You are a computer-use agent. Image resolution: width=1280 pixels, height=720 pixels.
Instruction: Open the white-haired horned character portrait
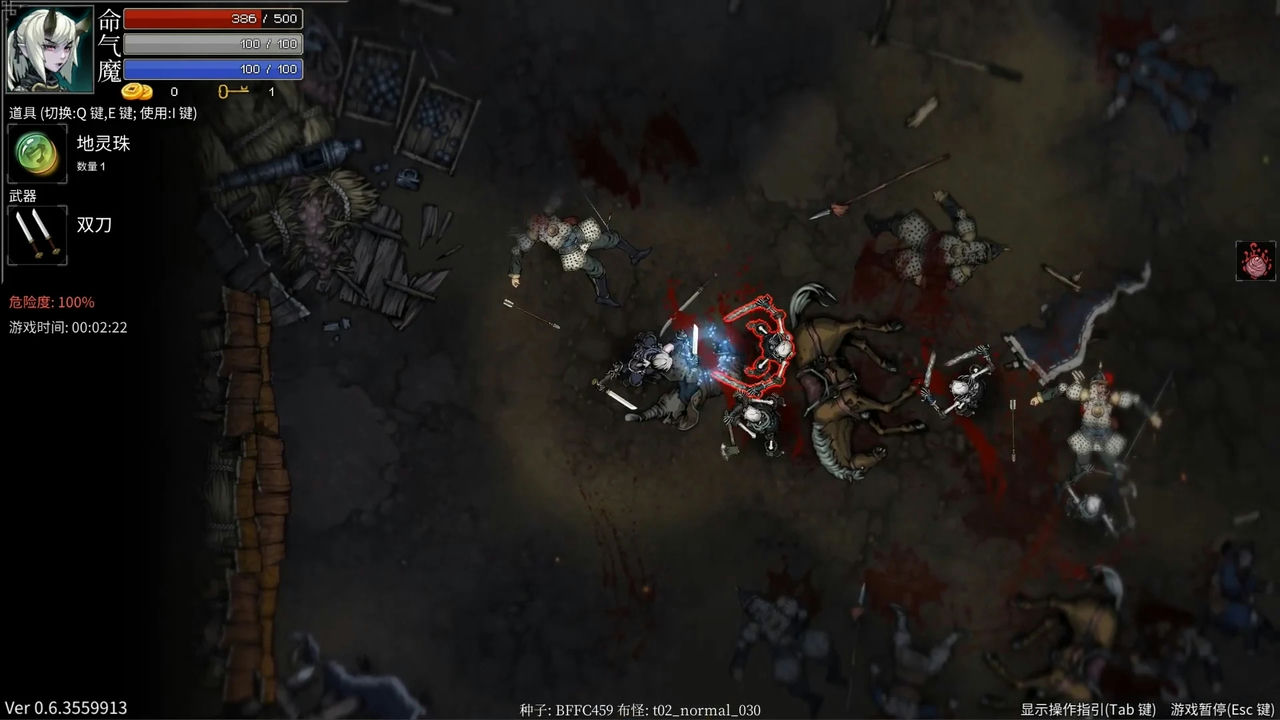(x=50, y=48)
